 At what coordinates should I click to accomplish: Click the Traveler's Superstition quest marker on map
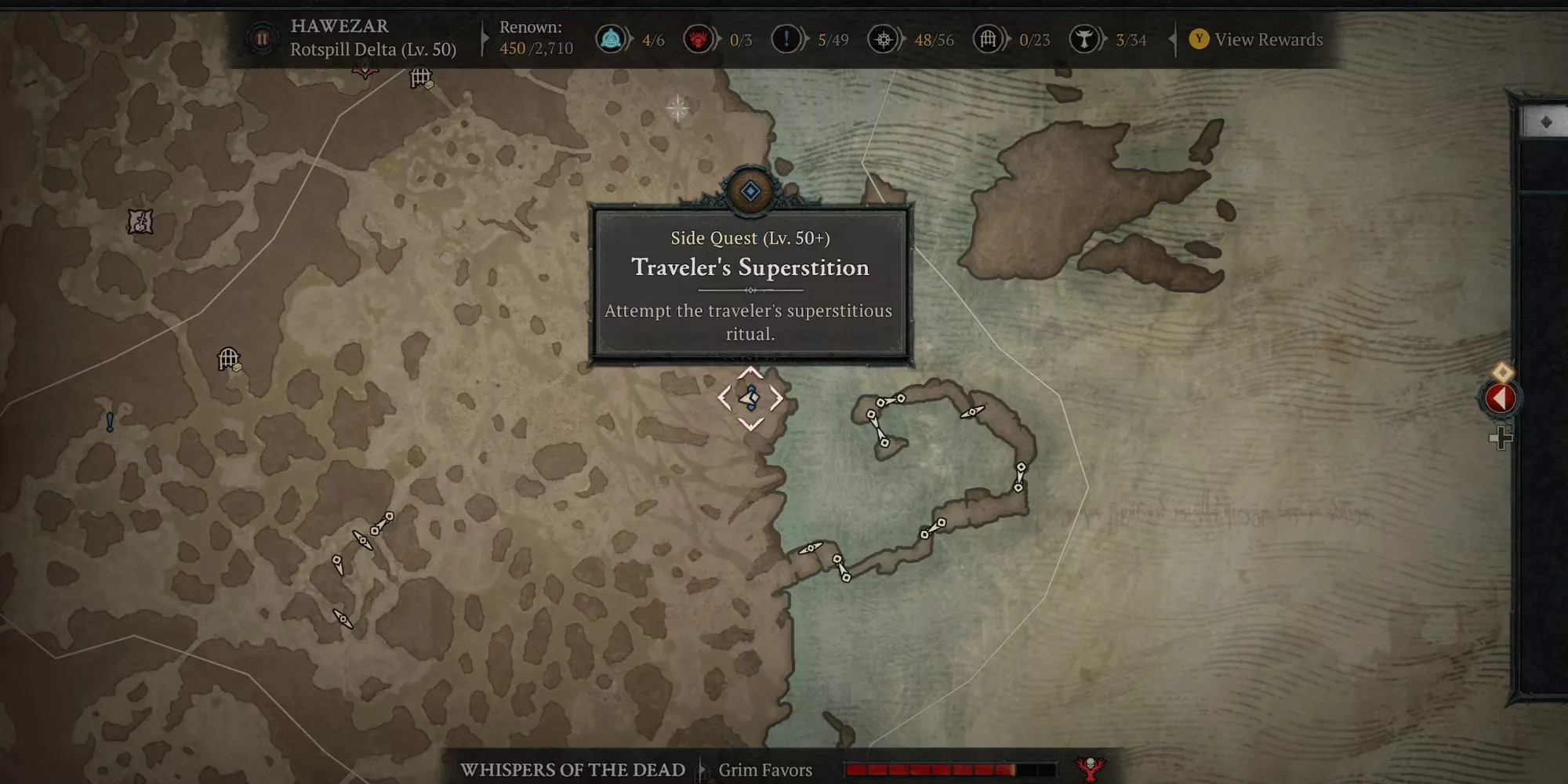click(x=750, y=398)
